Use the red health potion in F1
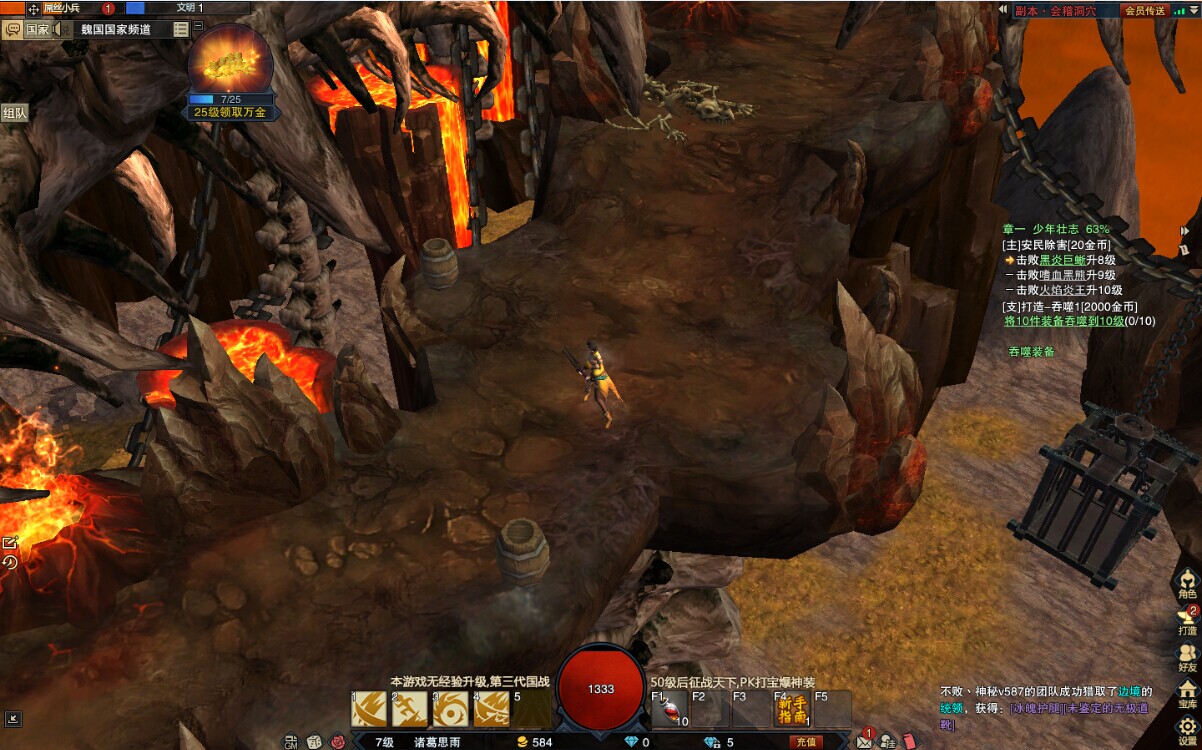 pos(669,709)
